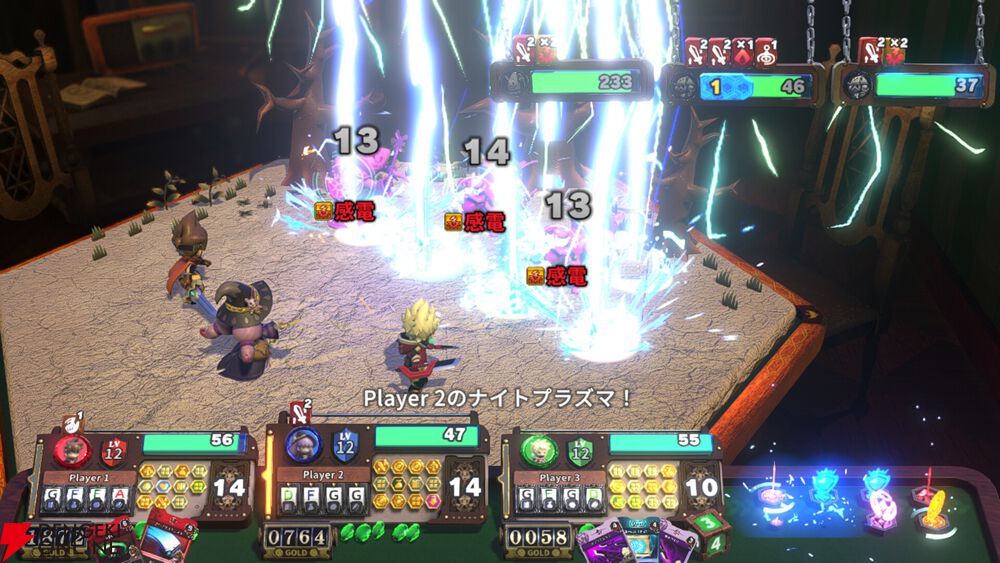Target the enemy panel with 37 HP
1000x563 pixels.
click(x=915, y=86)
